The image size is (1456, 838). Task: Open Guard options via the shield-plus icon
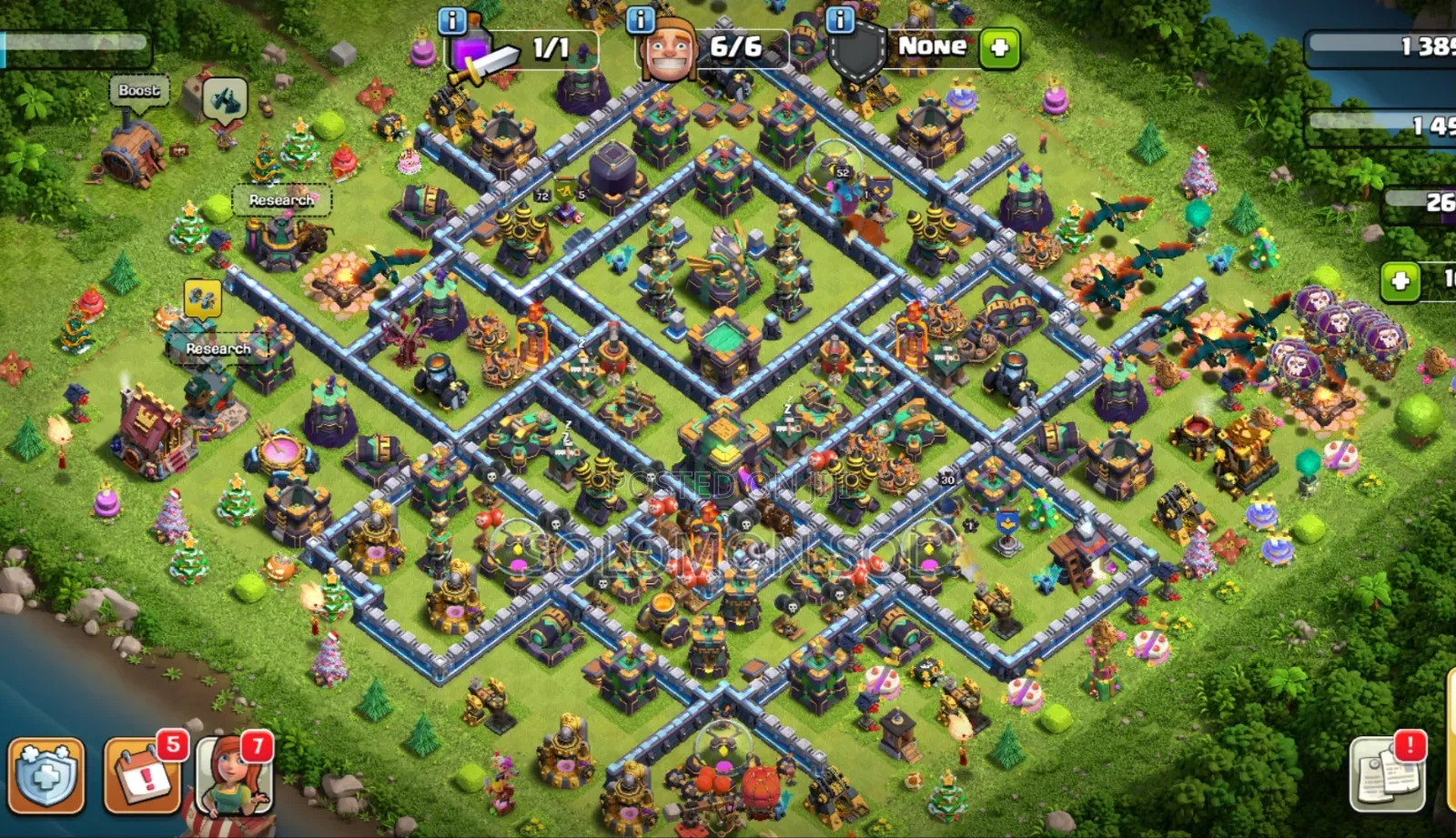click(x=997, y=47)
